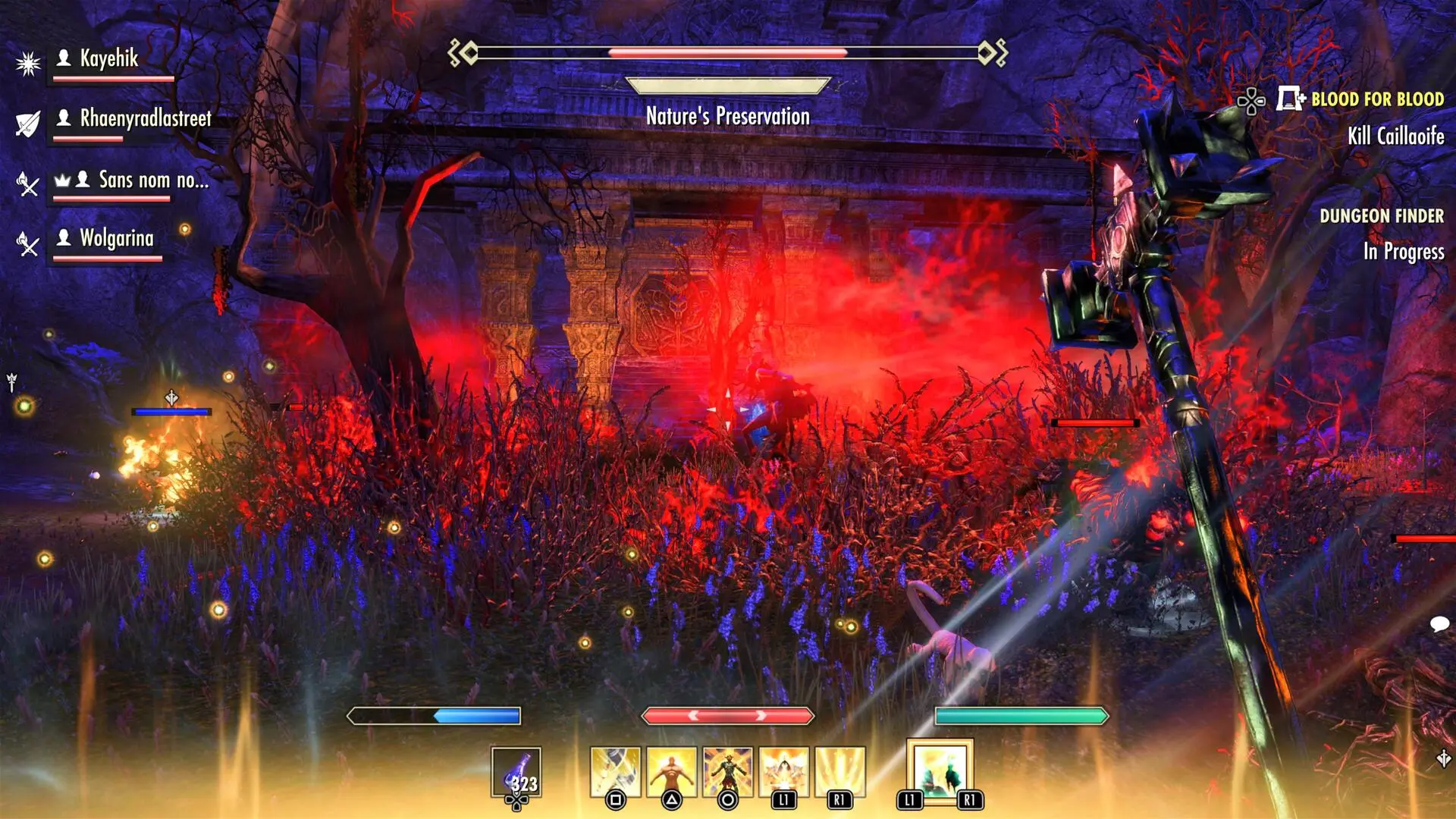Trigger the armored figure with radiant aura skill

point(727,772)
